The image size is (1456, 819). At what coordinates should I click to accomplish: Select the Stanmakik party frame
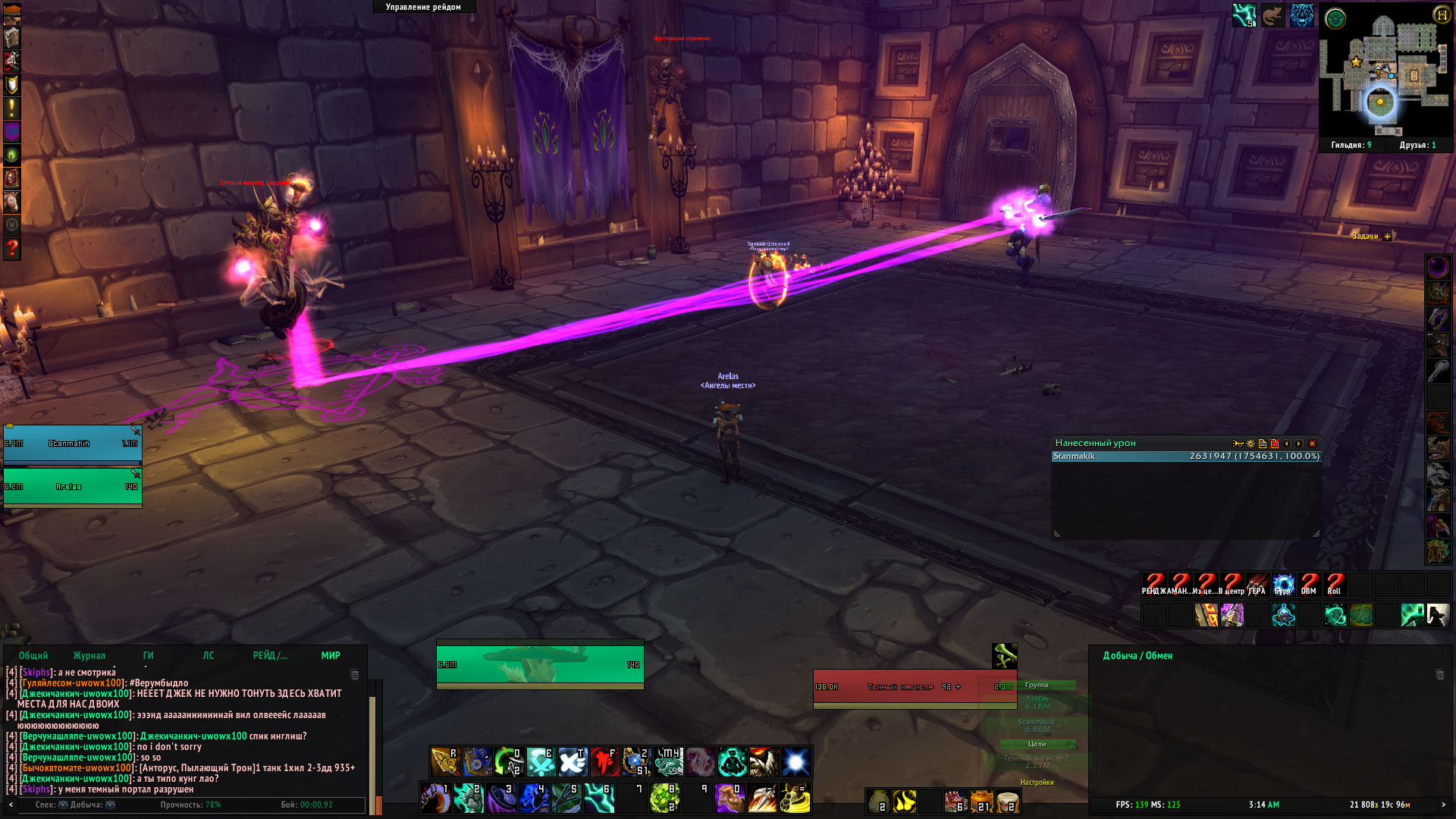72,444
